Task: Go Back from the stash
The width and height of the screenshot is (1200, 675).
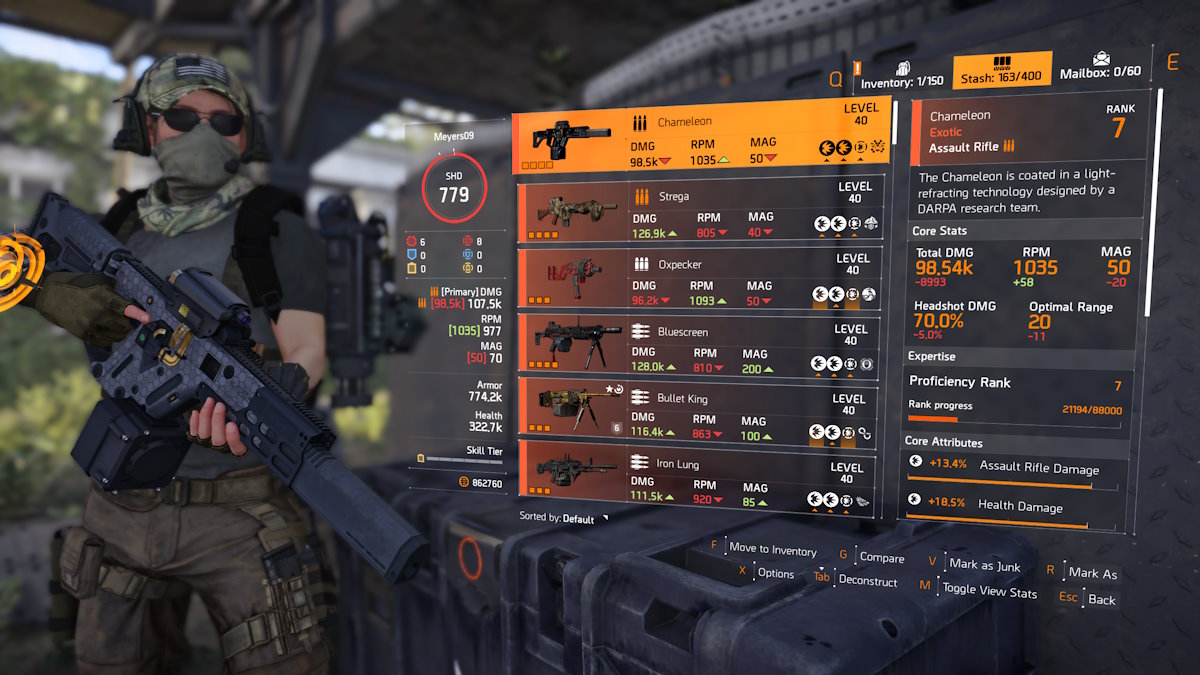Action: click(1101, 599)
